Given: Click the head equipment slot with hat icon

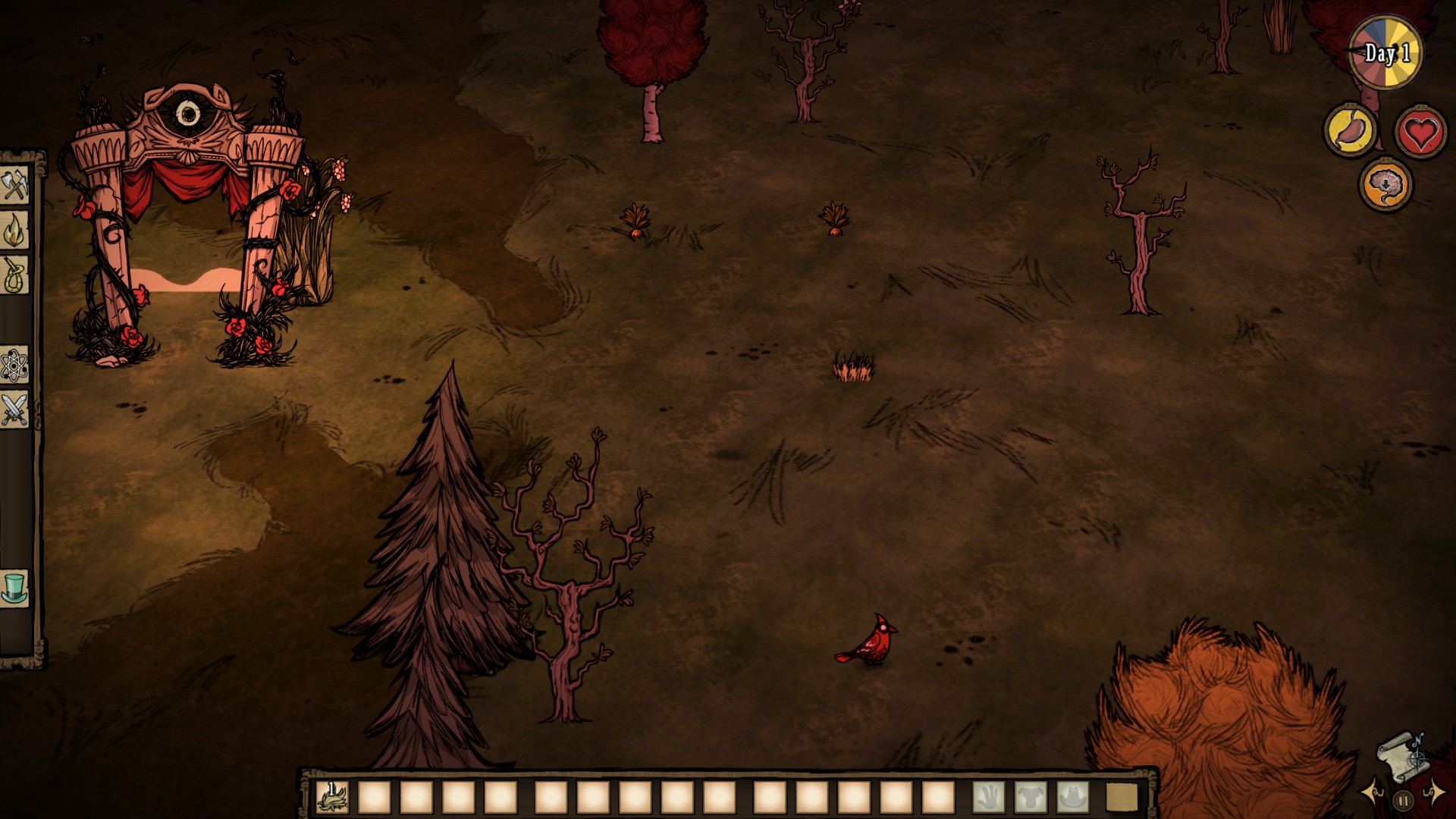Looking at the screenshot, I should tap(1072, 796).
